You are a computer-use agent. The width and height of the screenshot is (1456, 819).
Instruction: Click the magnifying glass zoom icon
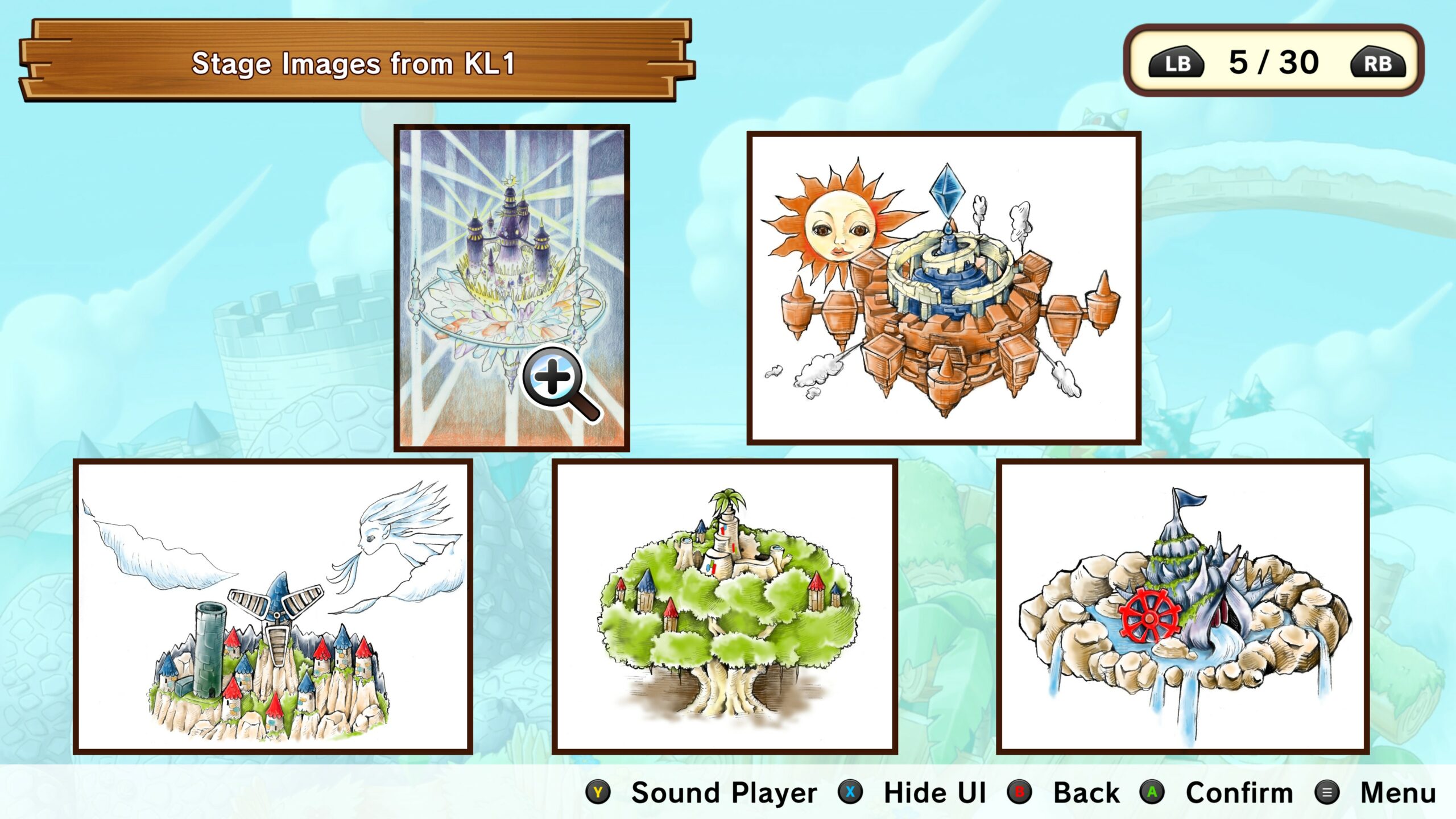556,379
